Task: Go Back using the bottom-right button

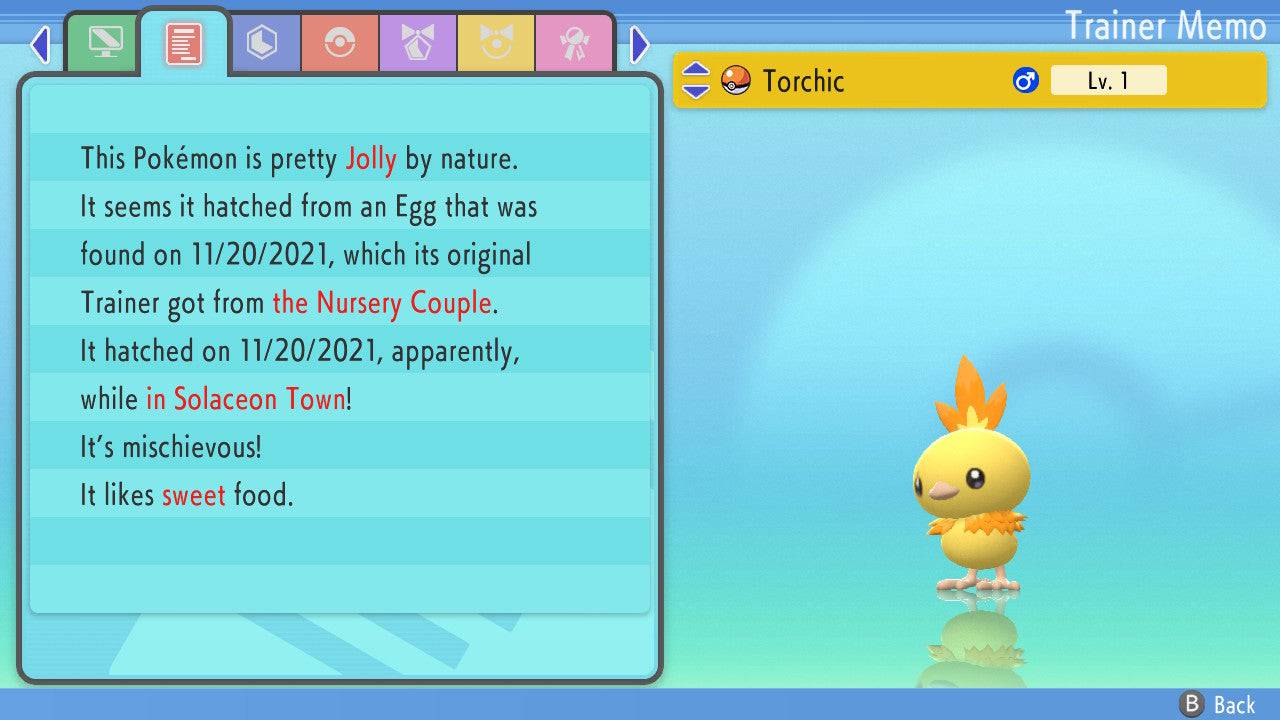Action: (1219, 704)
